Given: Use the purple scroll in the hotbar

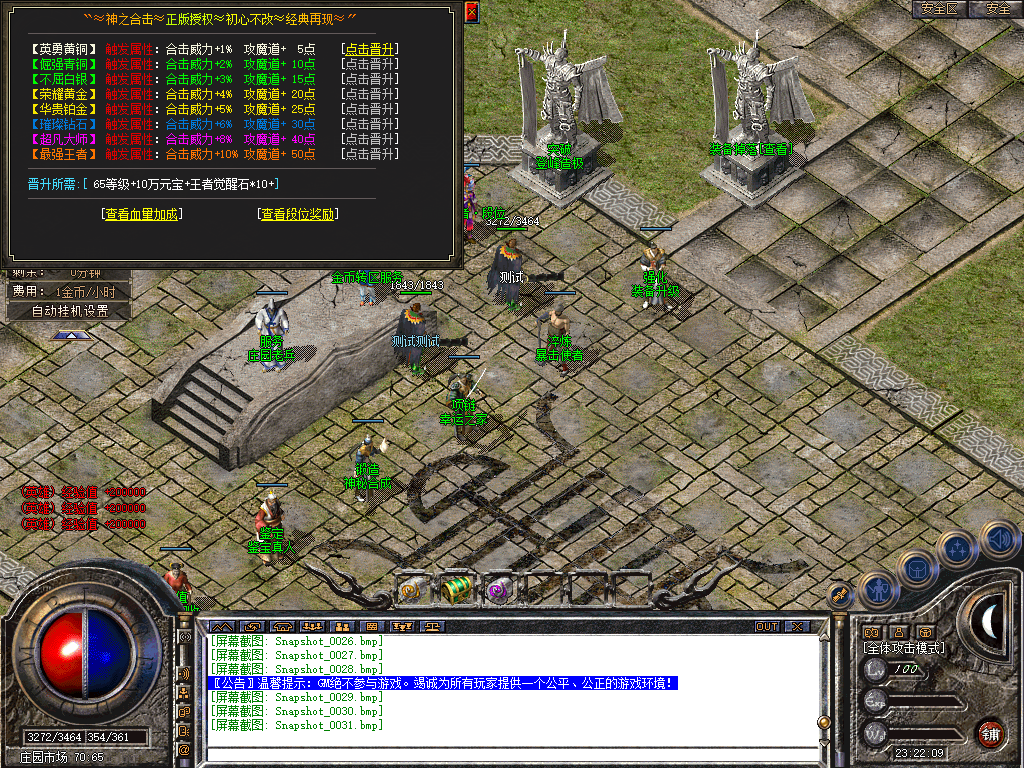Looking at the screenshot, I should click(498, 590).
